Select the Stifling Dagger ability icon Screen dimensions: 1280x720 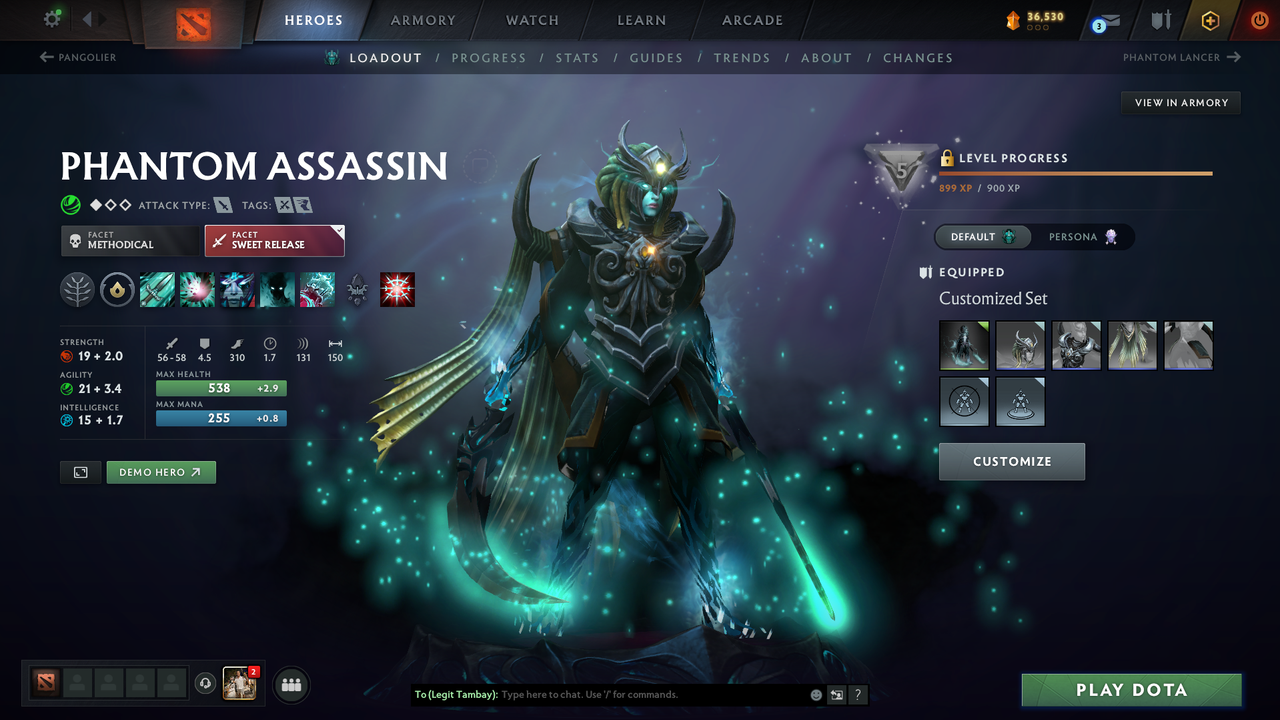tap(157, 290)
